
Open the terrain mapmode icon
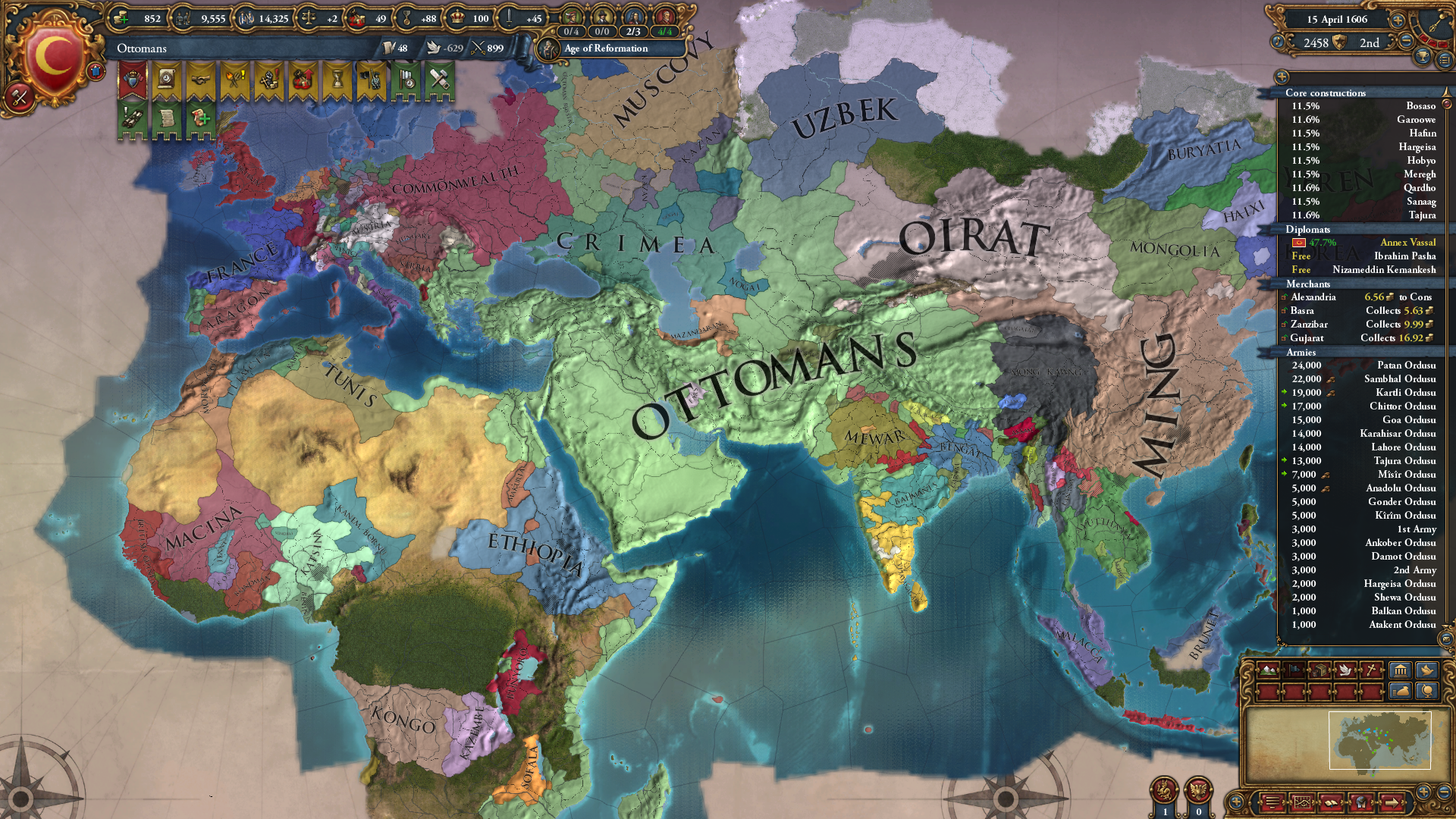pyautogui.click(x=1268, y=670)
